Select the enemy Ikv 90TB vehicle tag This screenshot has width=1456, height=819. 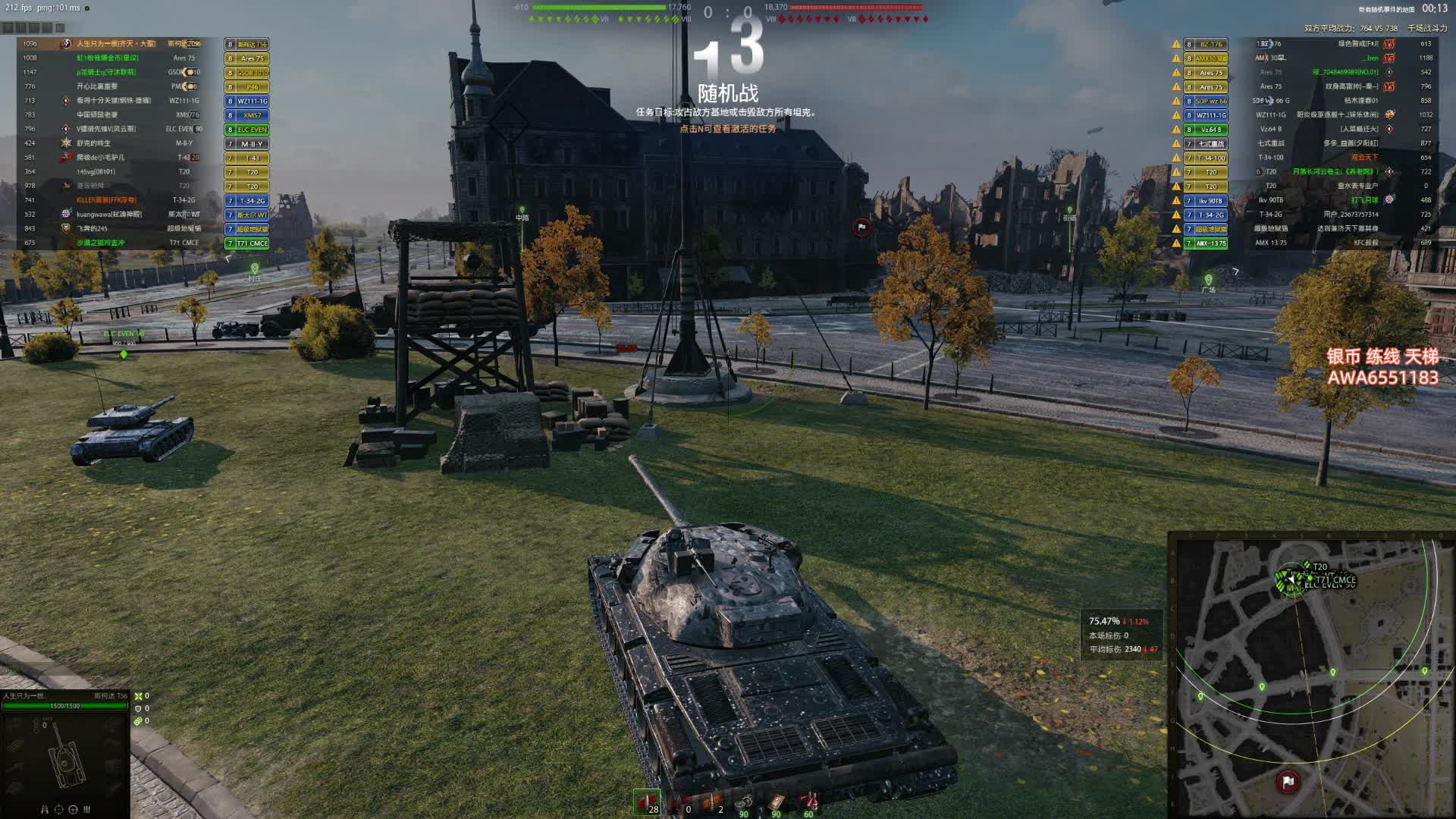pyautogui.click(x=1206, y=201)
